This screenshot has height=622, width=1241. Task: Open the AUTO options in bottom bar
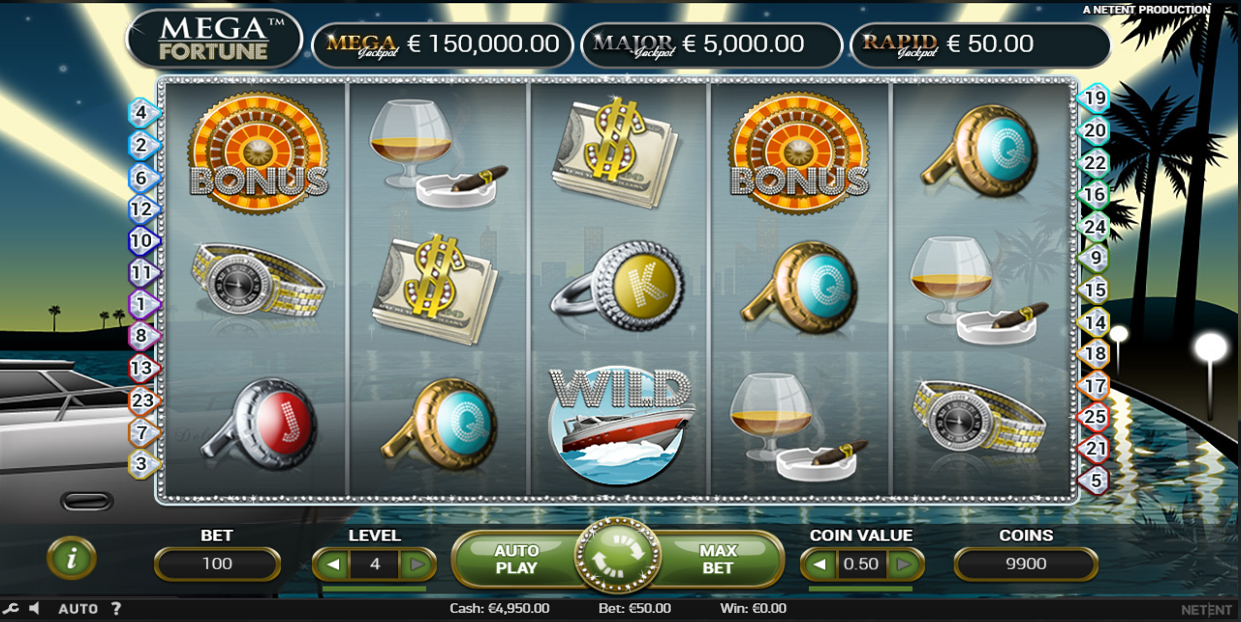78,608
